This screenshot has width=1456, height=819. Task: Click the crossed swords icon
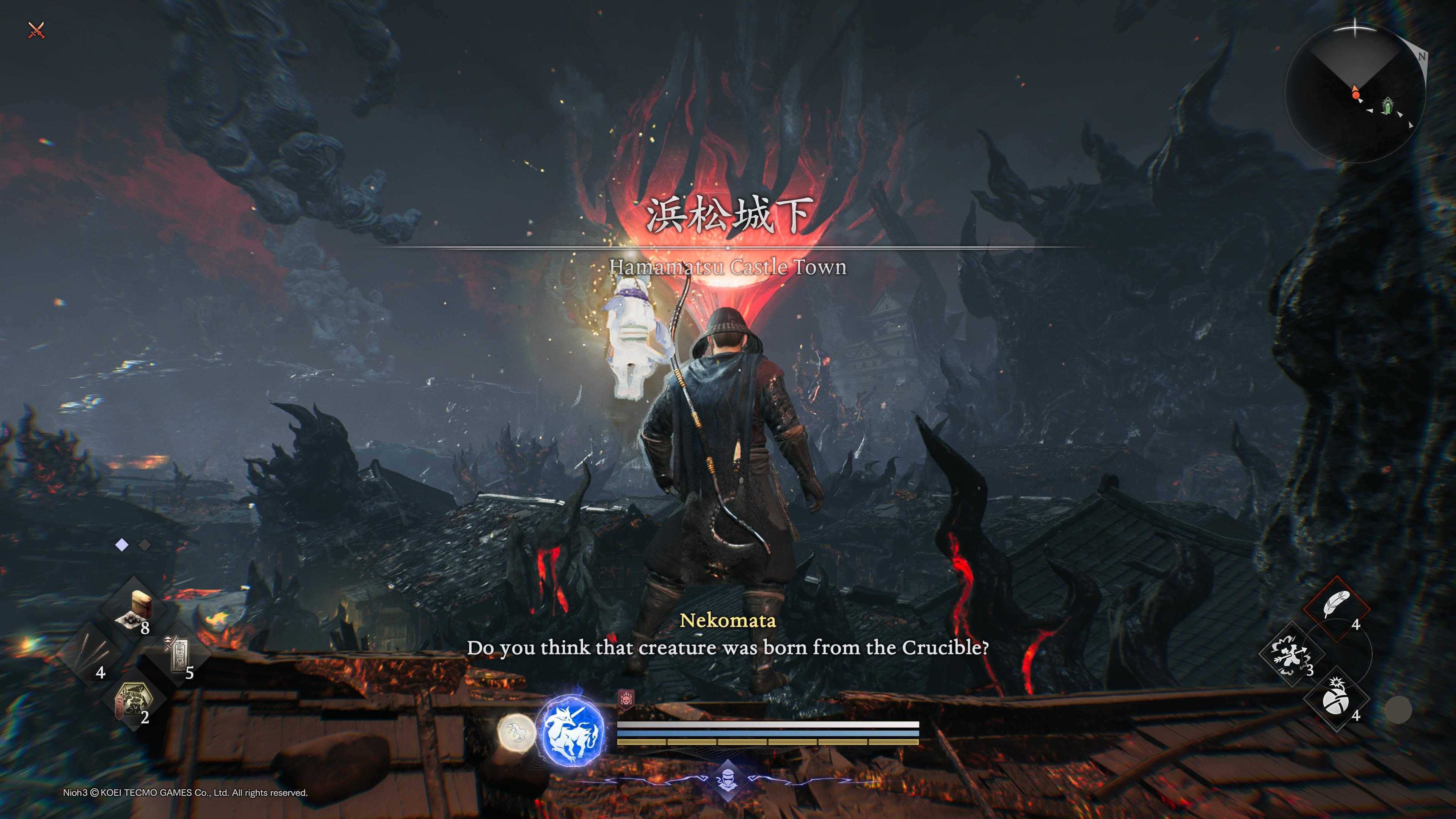click(x=36, y=30)
